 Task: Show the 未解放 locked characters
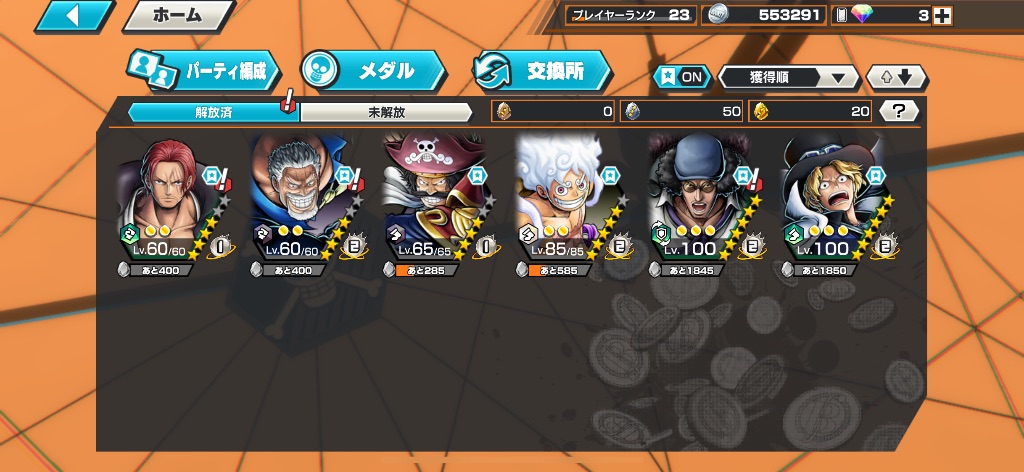pyautogui.click(x=385, y=112)
